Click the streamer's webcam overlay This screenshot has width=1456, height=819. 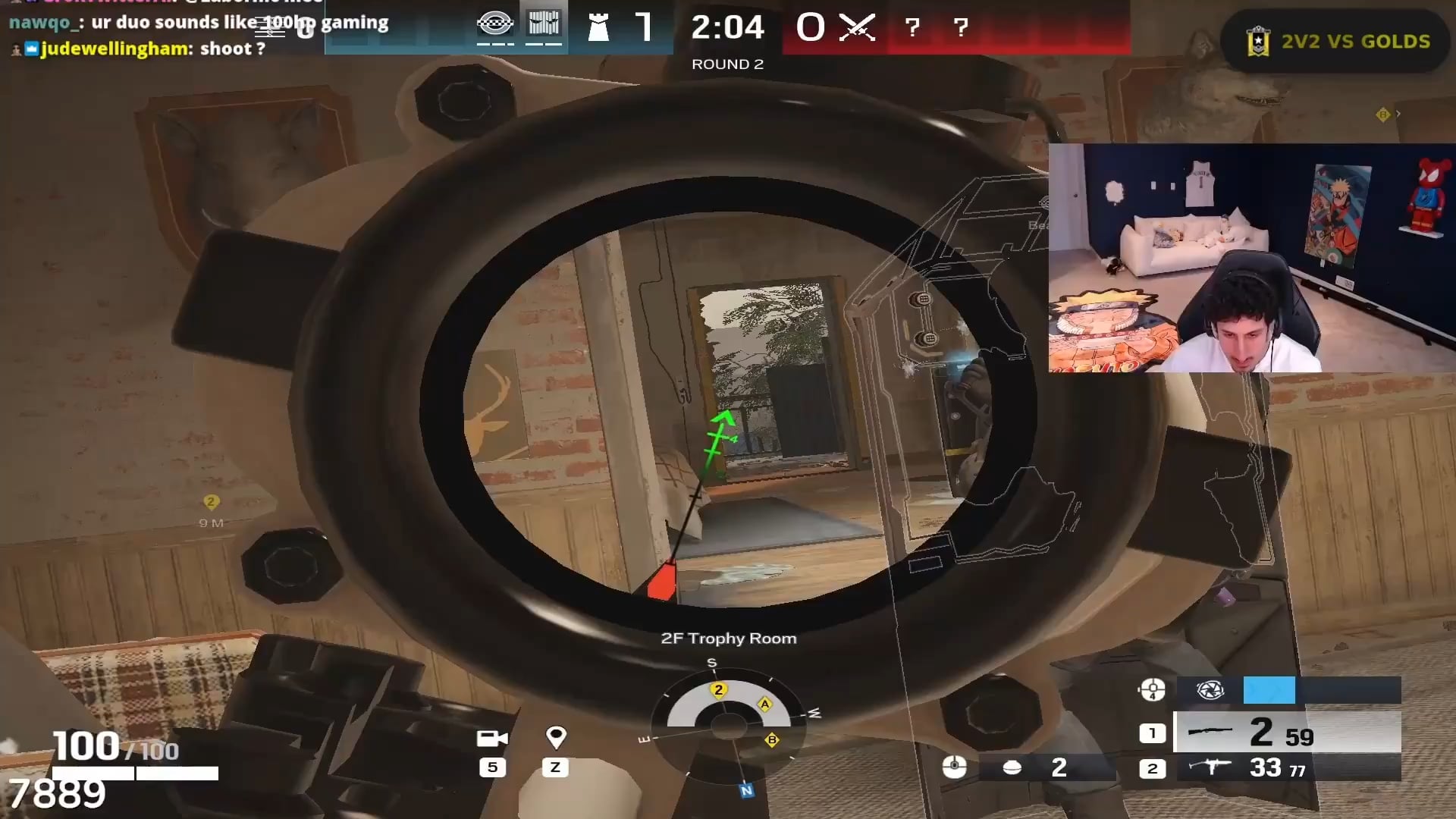tap(1251, 258)
